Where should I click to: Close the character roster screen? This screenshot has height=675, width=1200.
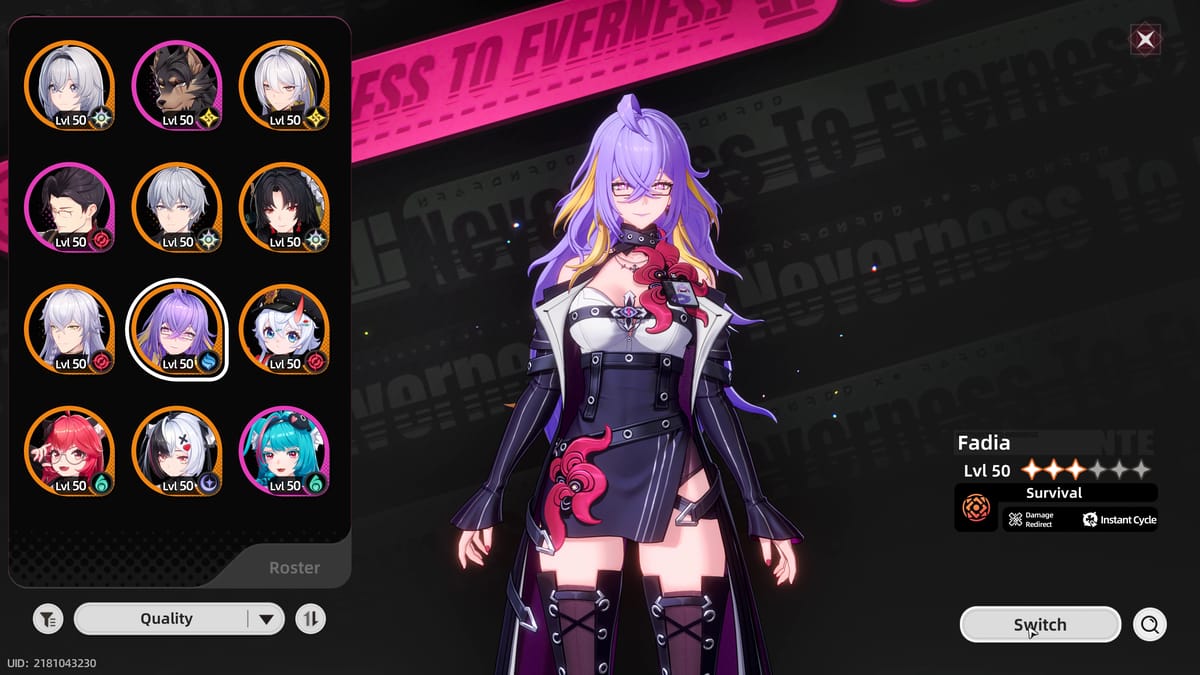[x=1145, y=40]
